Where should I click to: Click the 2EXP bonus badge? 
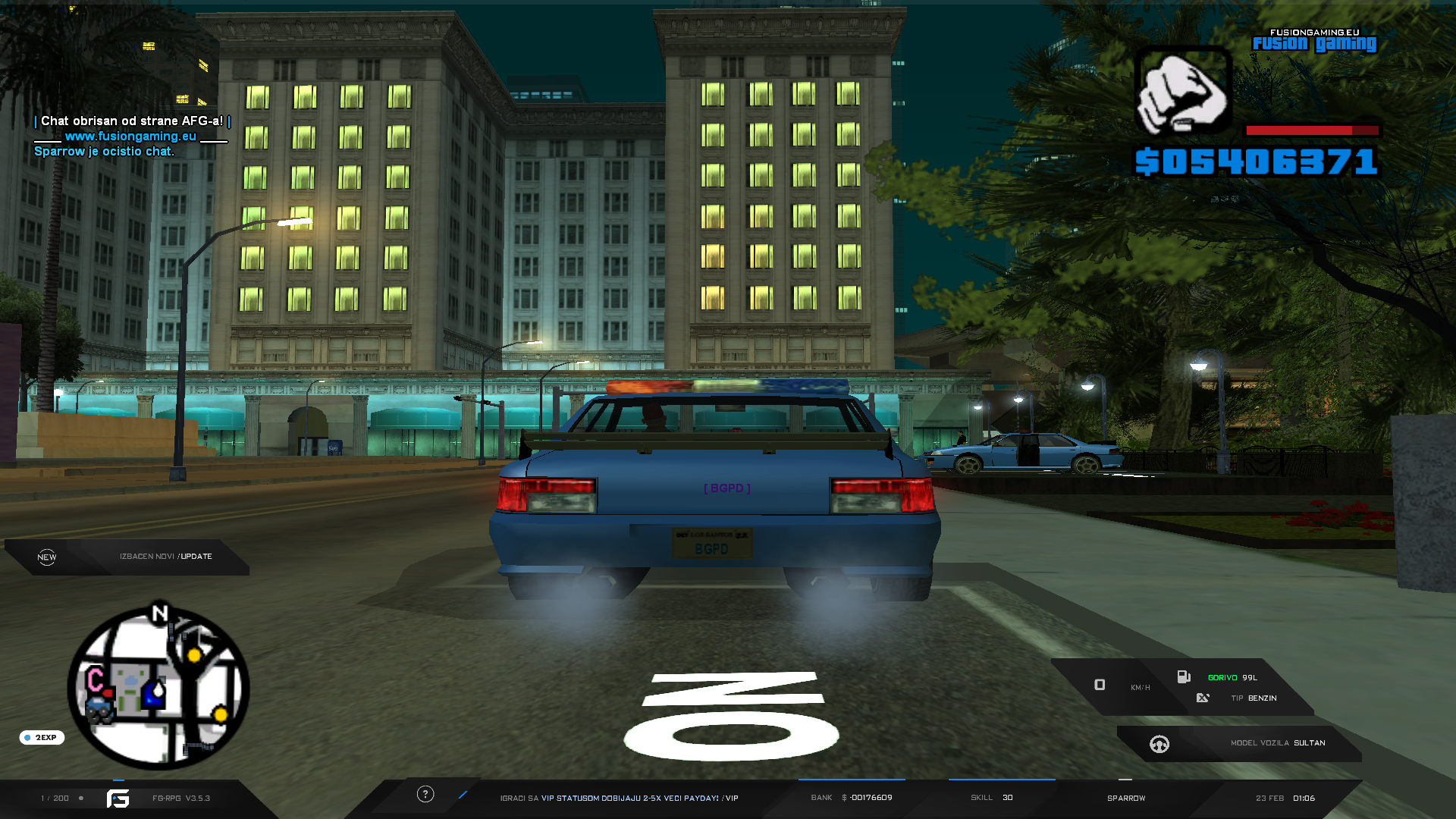tap(42, 737)
